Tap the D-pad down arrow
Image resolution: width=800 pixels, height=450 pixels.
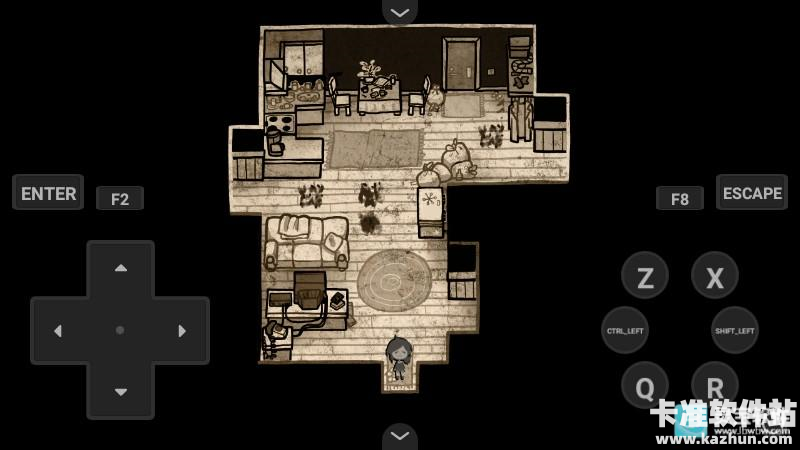(120, 391)
